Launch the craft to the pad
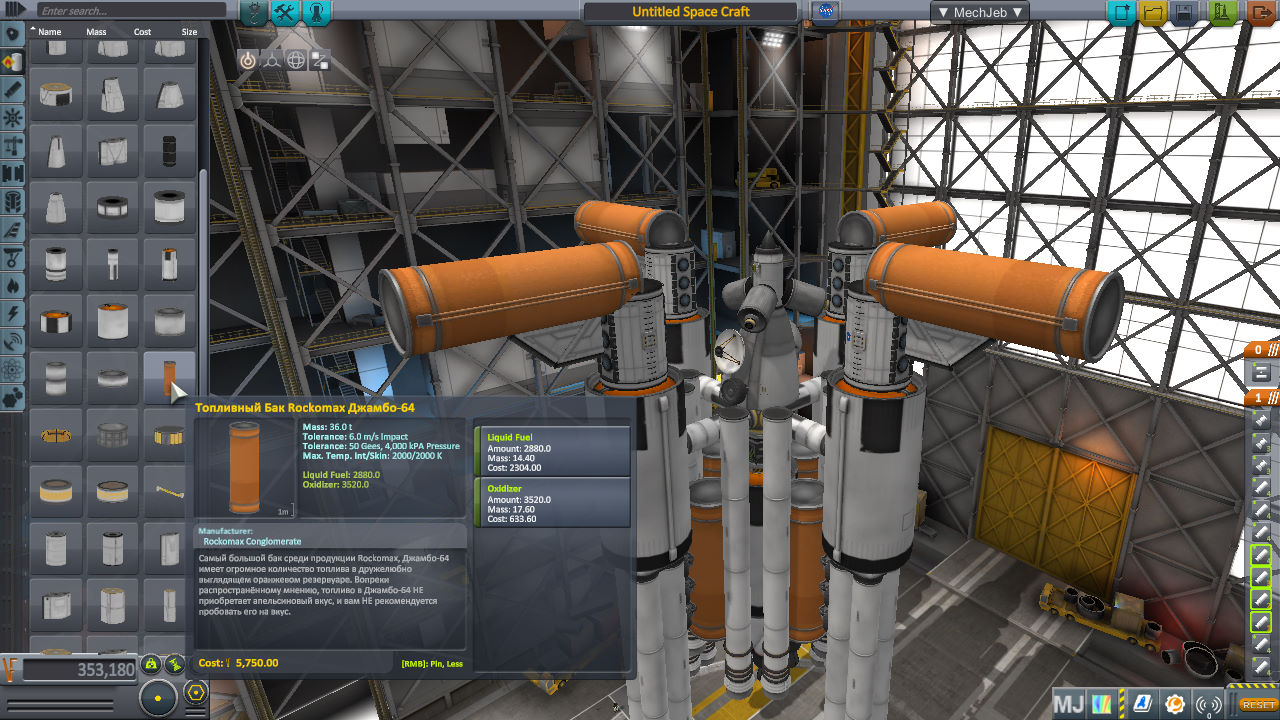The width and height of the screenshot is (1280, 720). 1223,13
